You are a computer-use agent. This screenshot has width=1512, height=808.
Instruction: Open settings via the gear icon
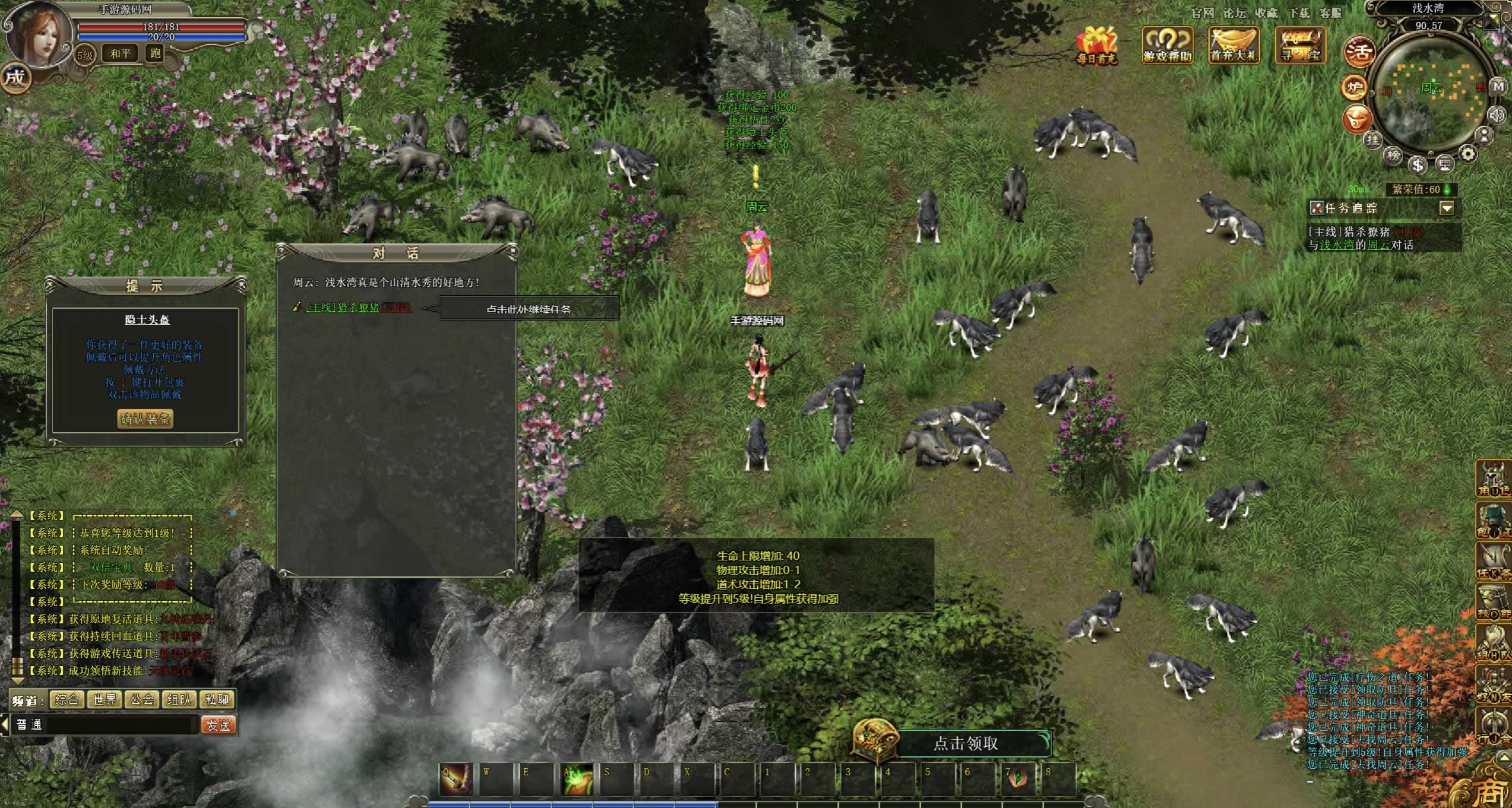[x=1468, y=155]
